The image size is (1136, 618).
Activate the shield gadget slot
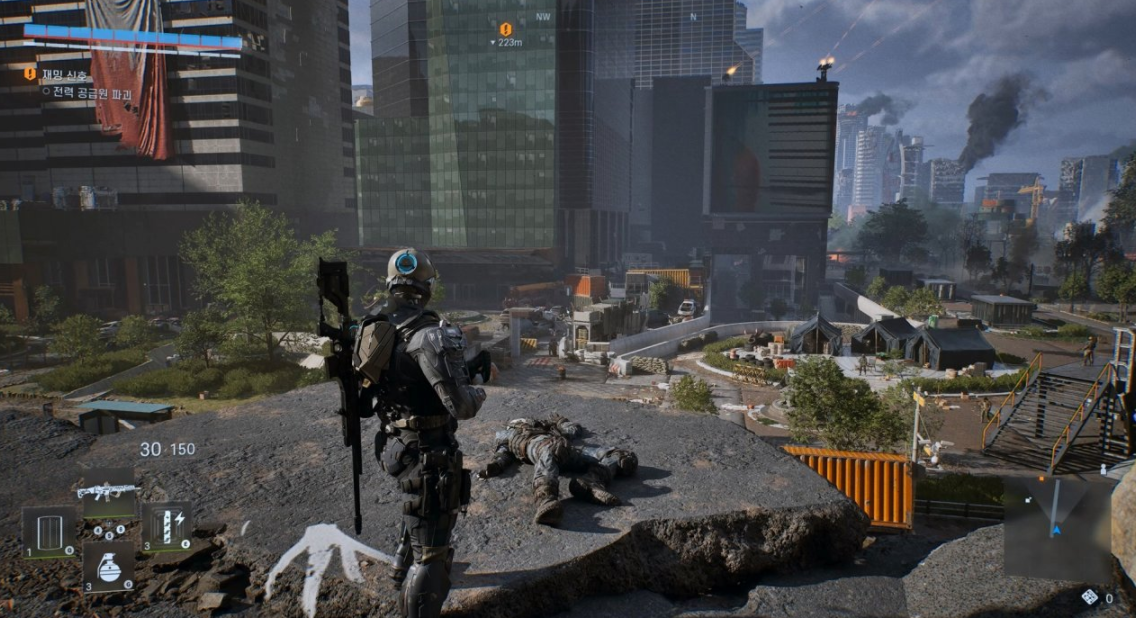click(x=49, y=531)
